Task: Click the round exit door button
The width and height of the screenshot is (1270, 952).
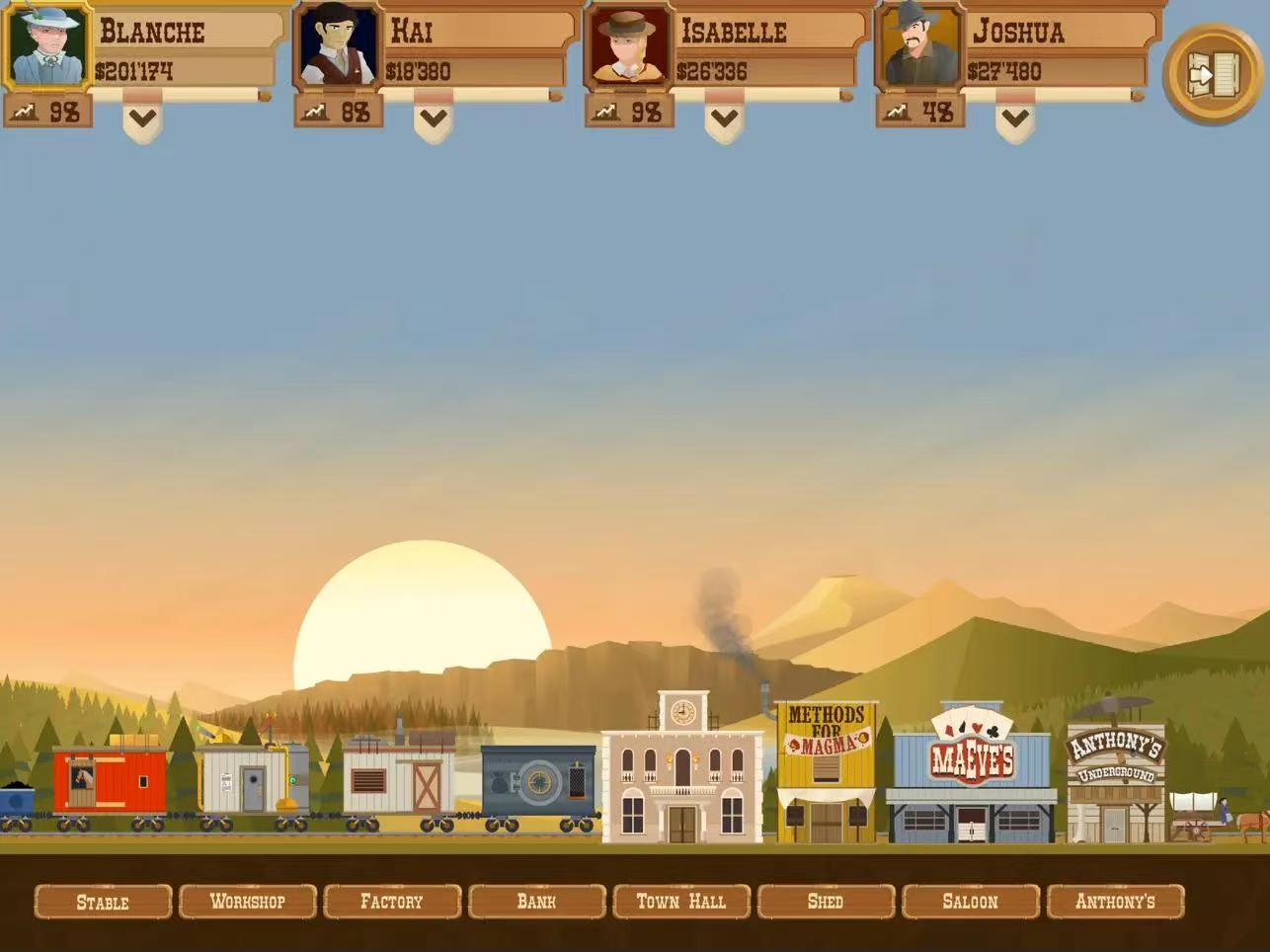Action: (1213, 74)
